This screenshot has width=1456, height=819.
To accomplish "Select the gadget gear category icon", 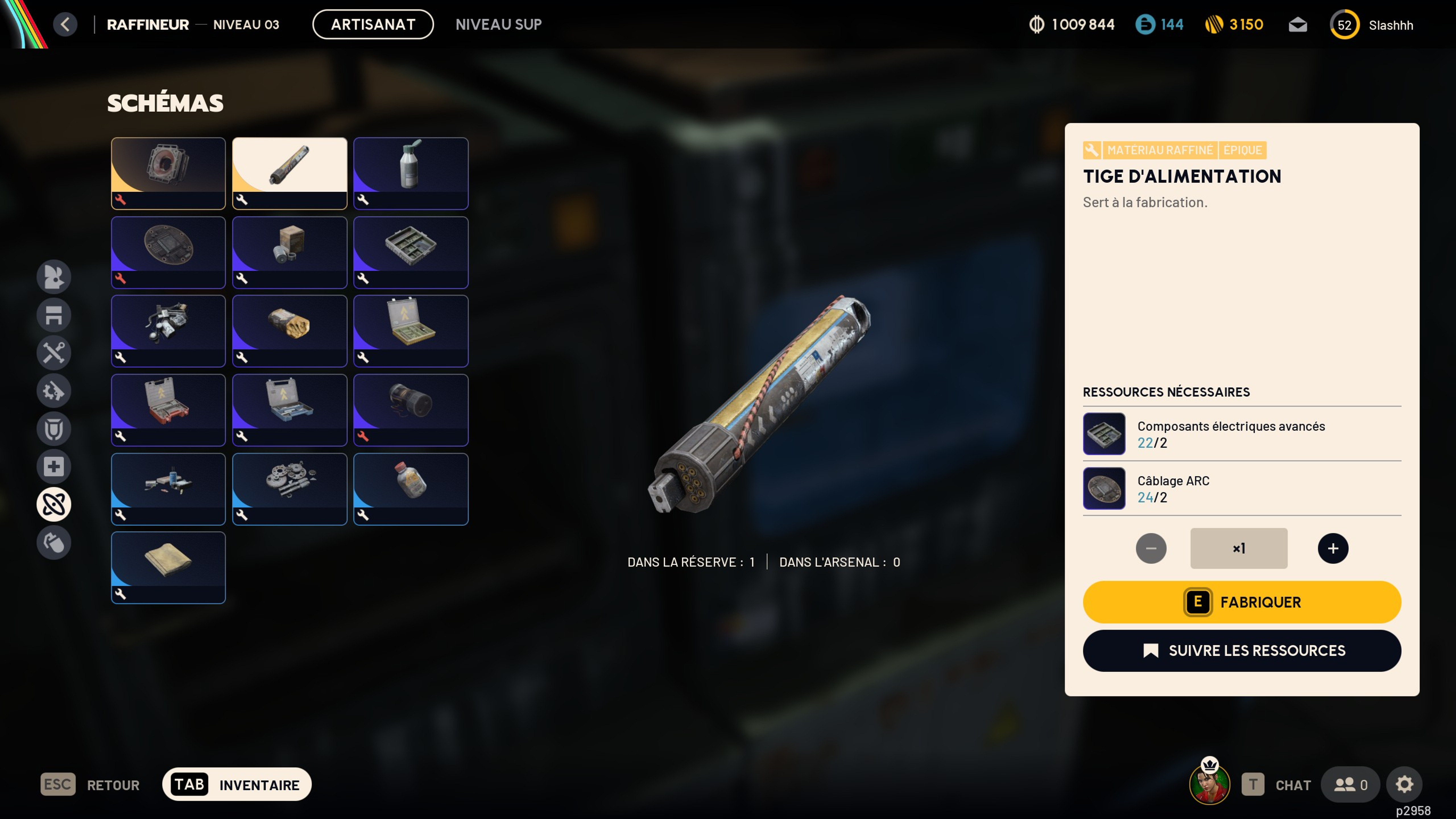I will (54, 391).
